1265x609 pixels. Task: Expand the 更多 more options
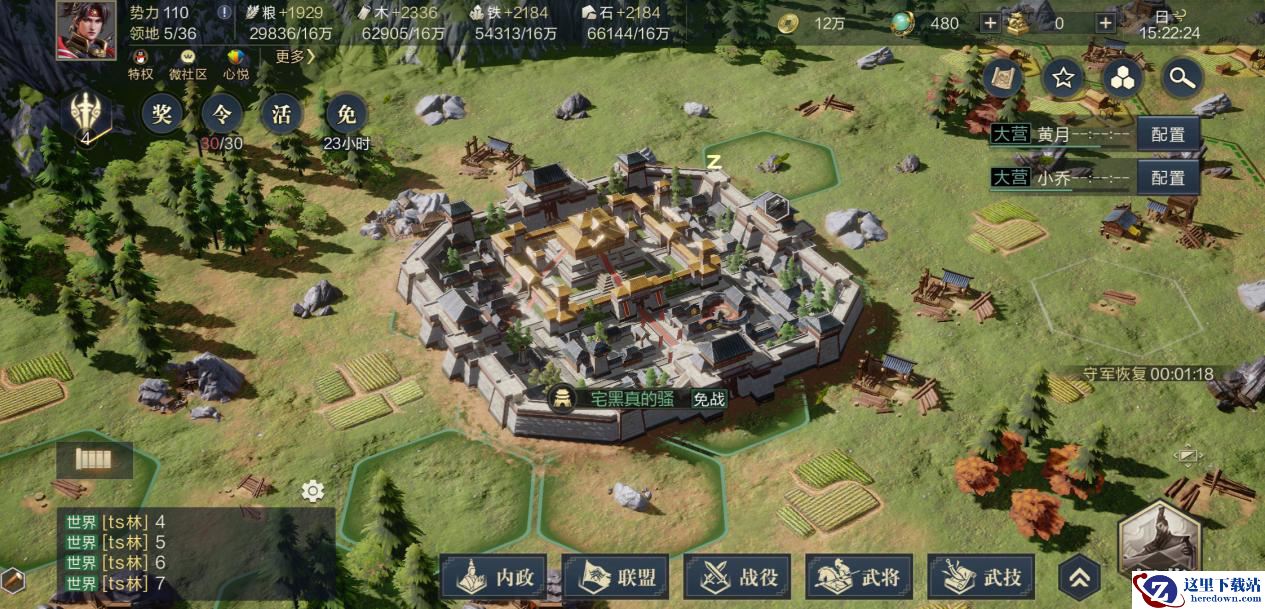295,57
